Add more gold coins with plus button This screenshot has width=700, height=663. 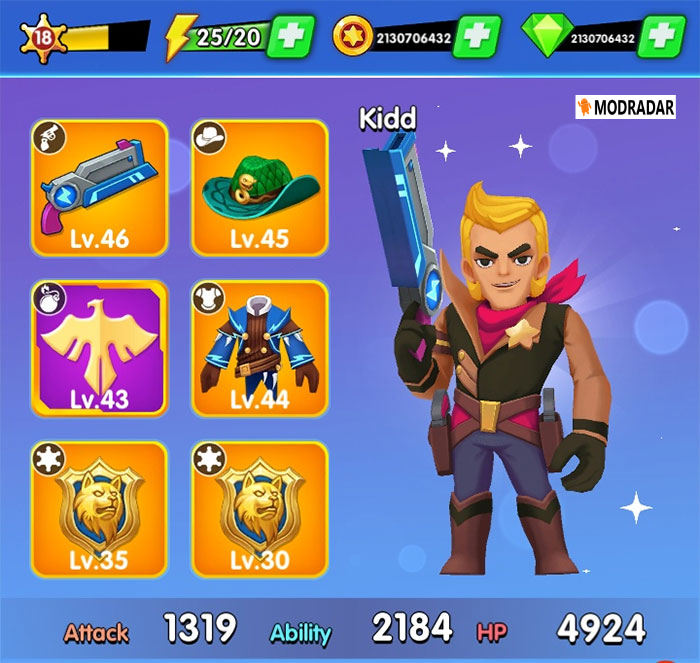tap(476, 38)
